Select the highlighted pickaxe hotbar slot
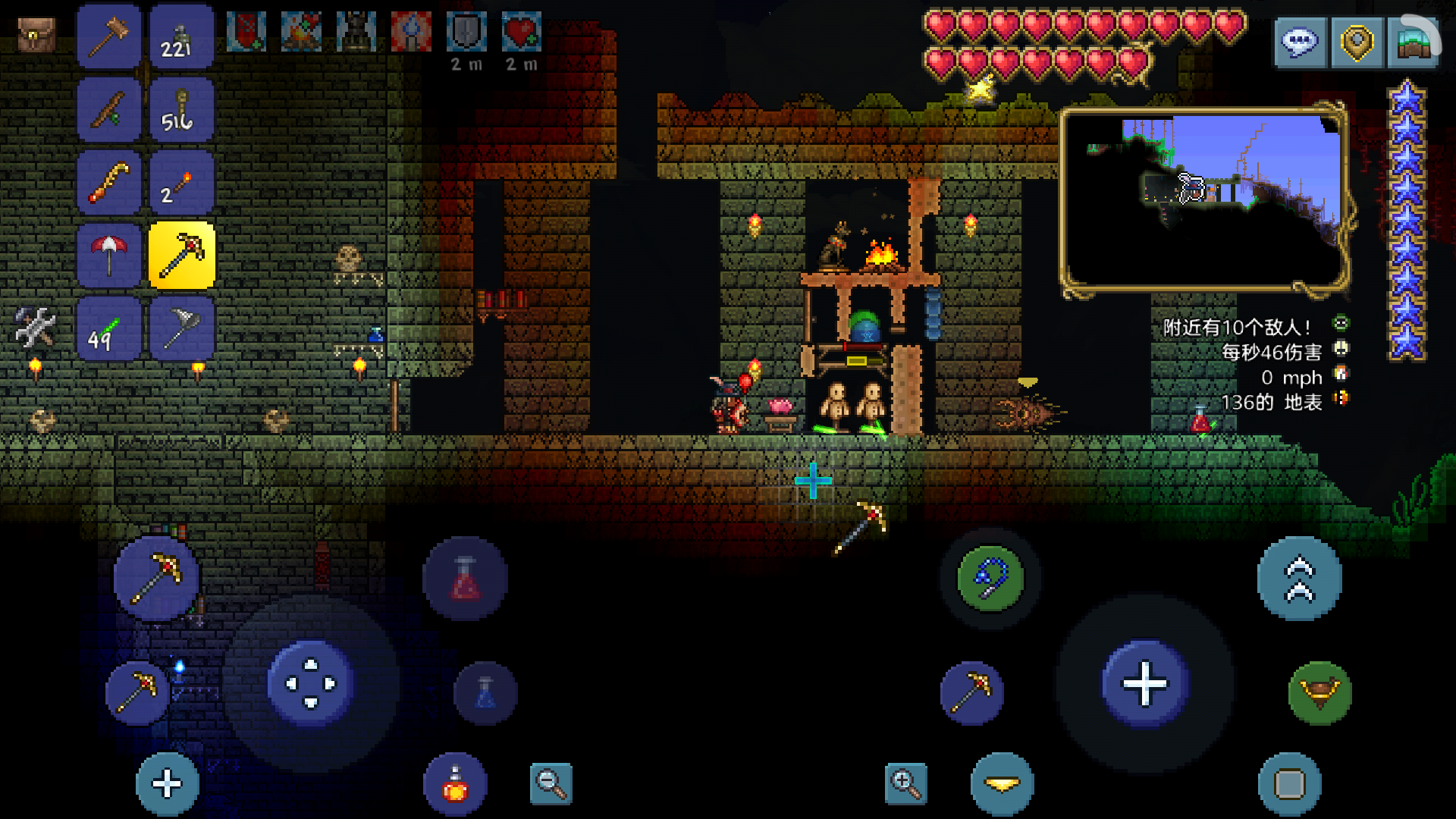This screenshot has height=819, width=1456. 182,256
